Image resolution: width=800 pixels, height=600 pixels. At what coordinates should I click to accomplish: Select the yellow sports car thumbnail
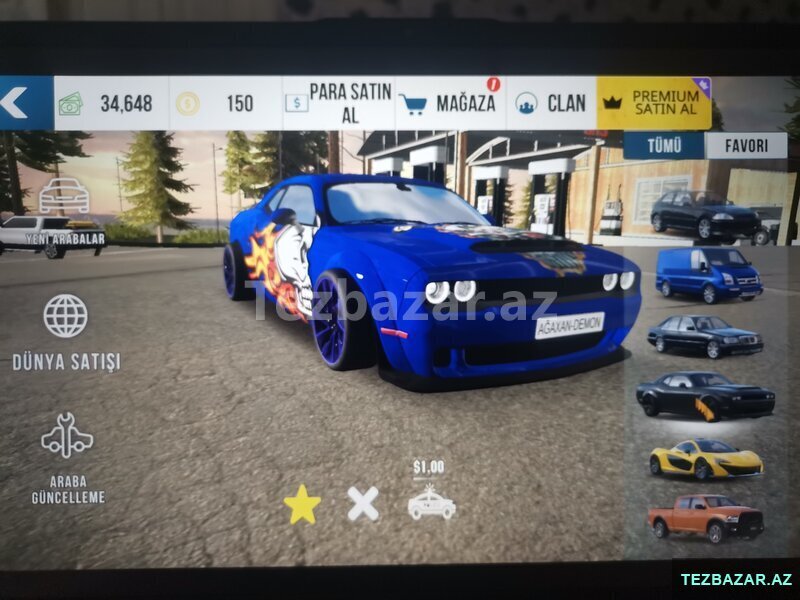[x=705, y=459]
